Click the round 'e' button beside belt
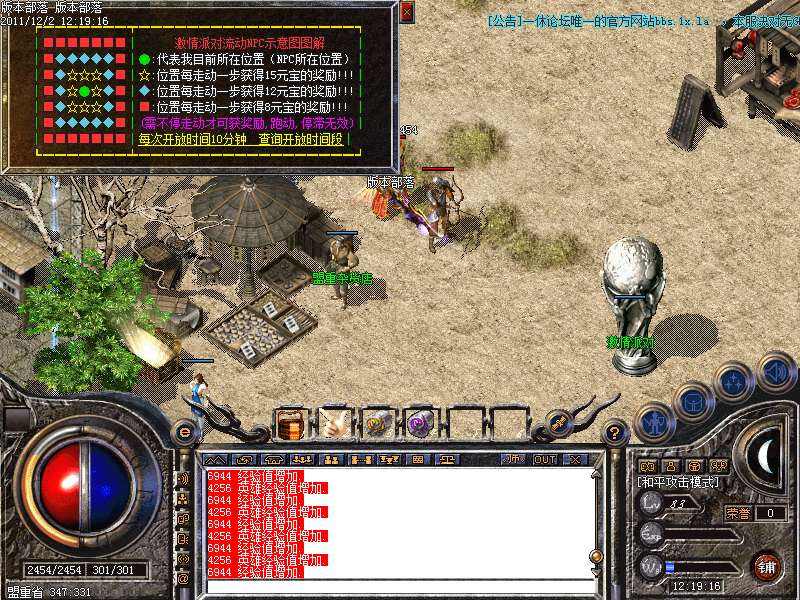 pos(184,432)
